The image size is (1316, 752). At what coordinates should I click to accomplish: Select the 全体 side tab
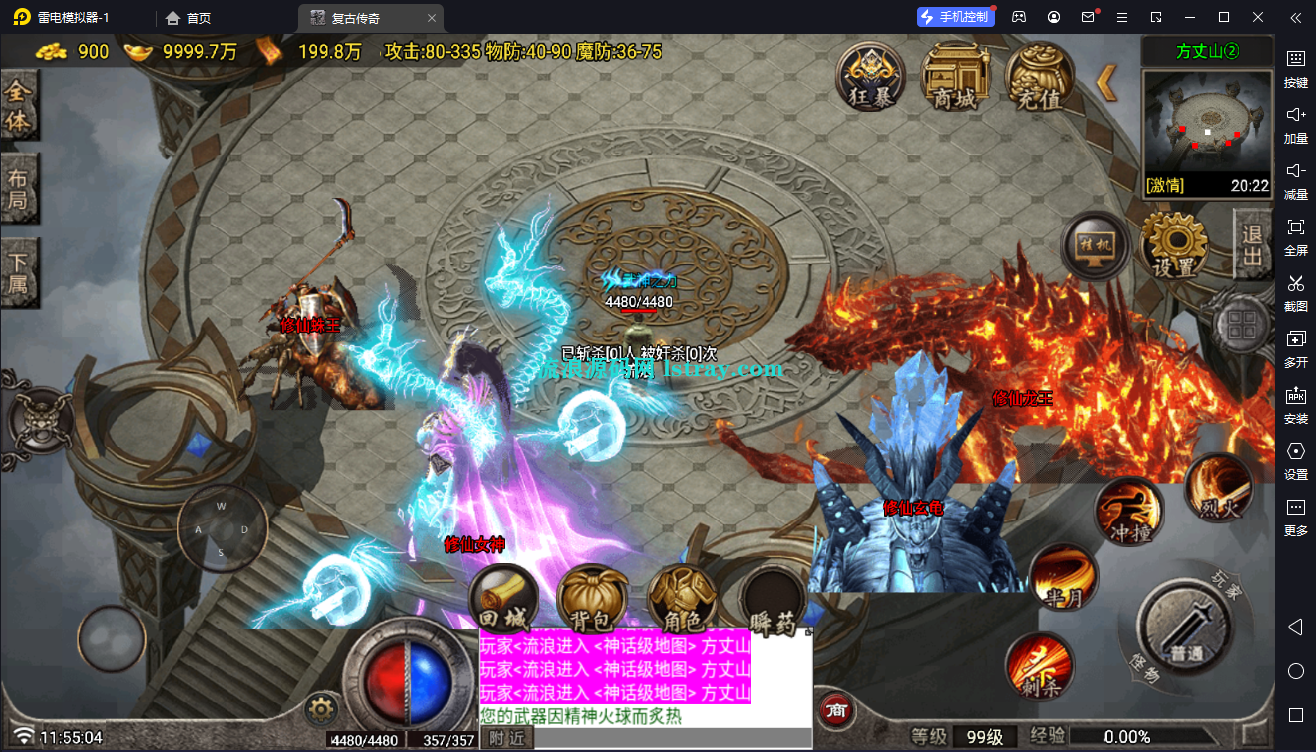19,107
